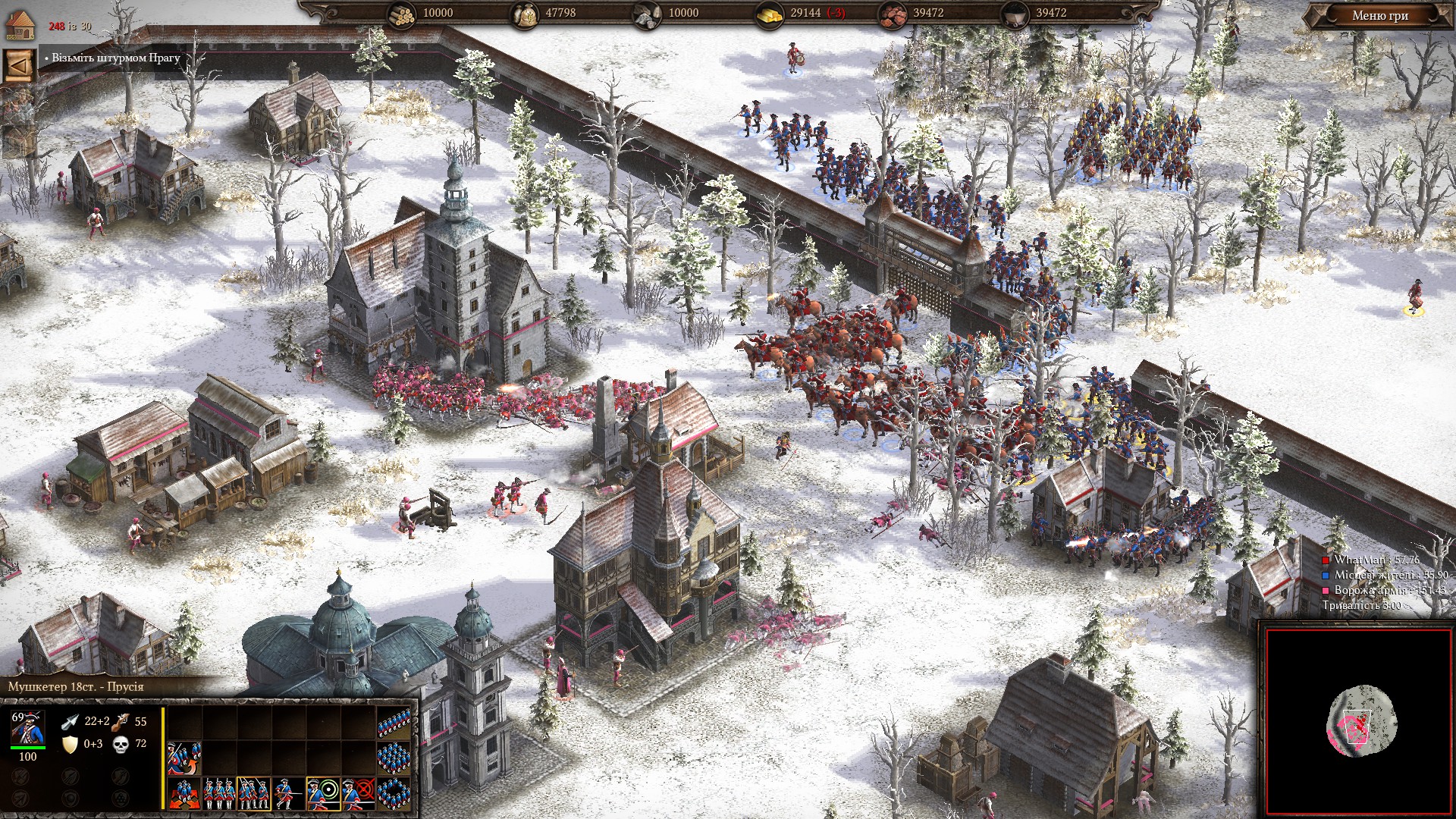Click the house population icon
The image size is (1456, 819).
[20, 25]
